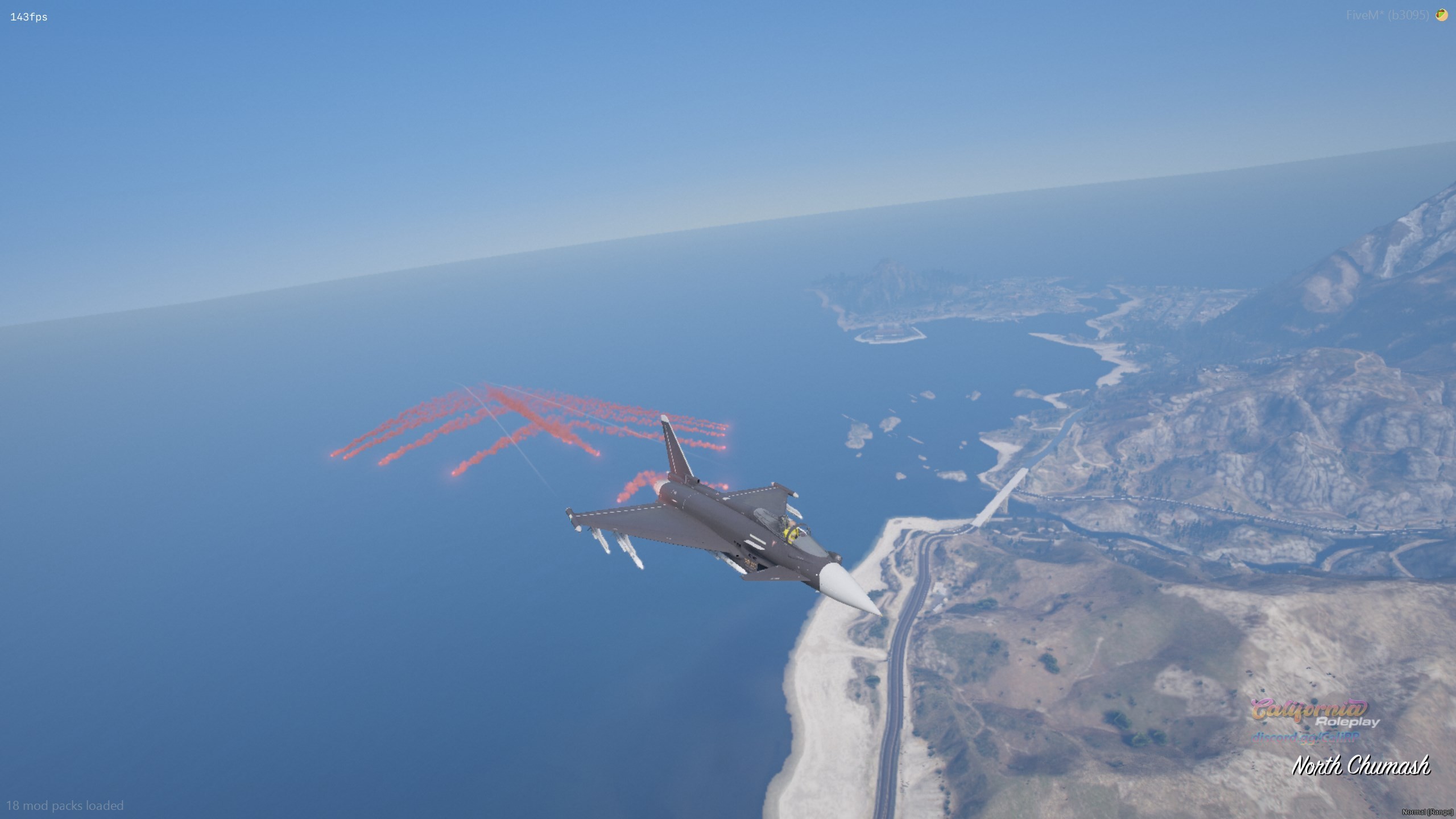The height and width of the screenshot is (819, 1456).
Task: Click the California Roleplay server logo
Action: (x=1315, y=713)
